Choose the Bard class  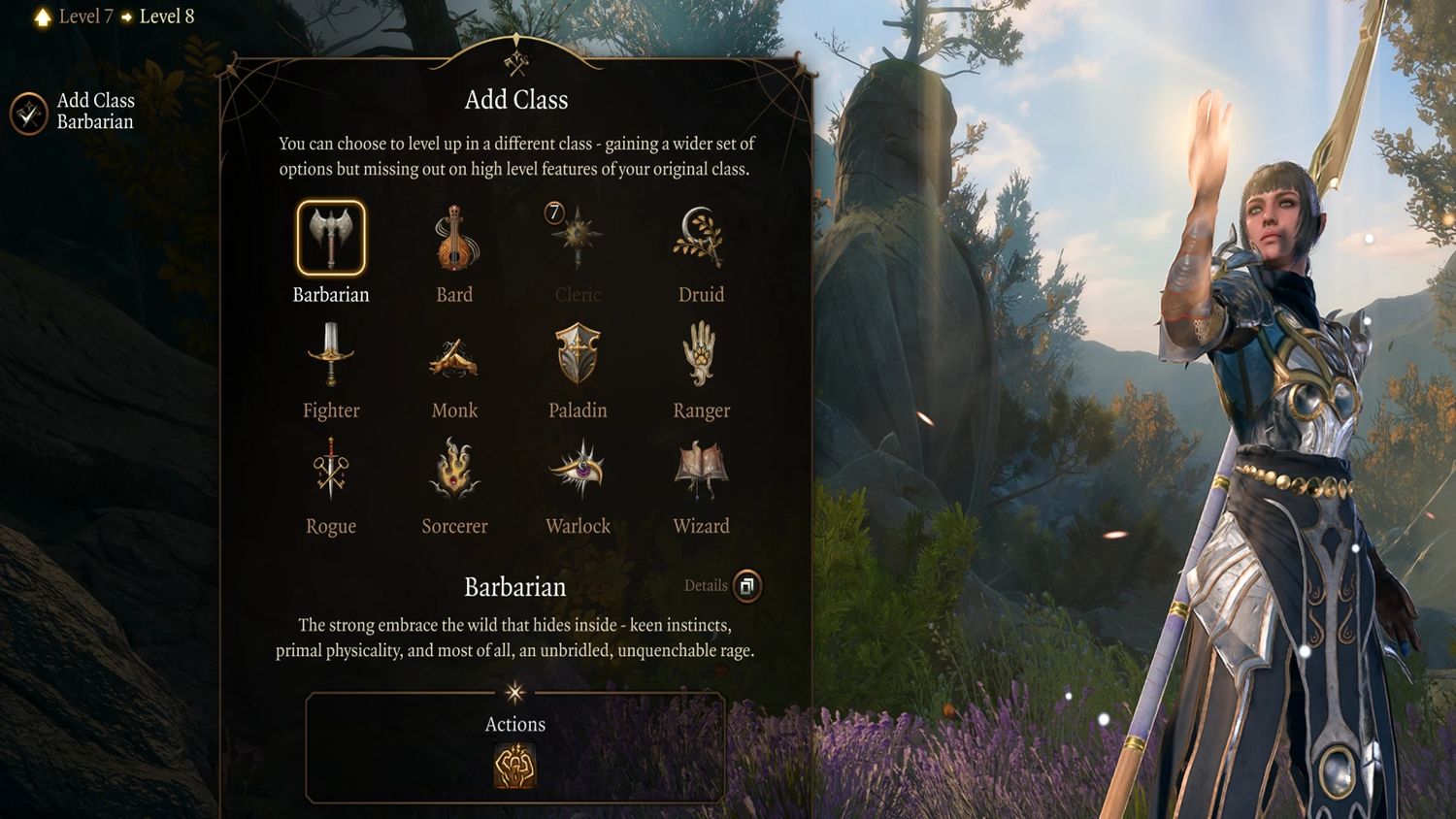coord(454,239)
